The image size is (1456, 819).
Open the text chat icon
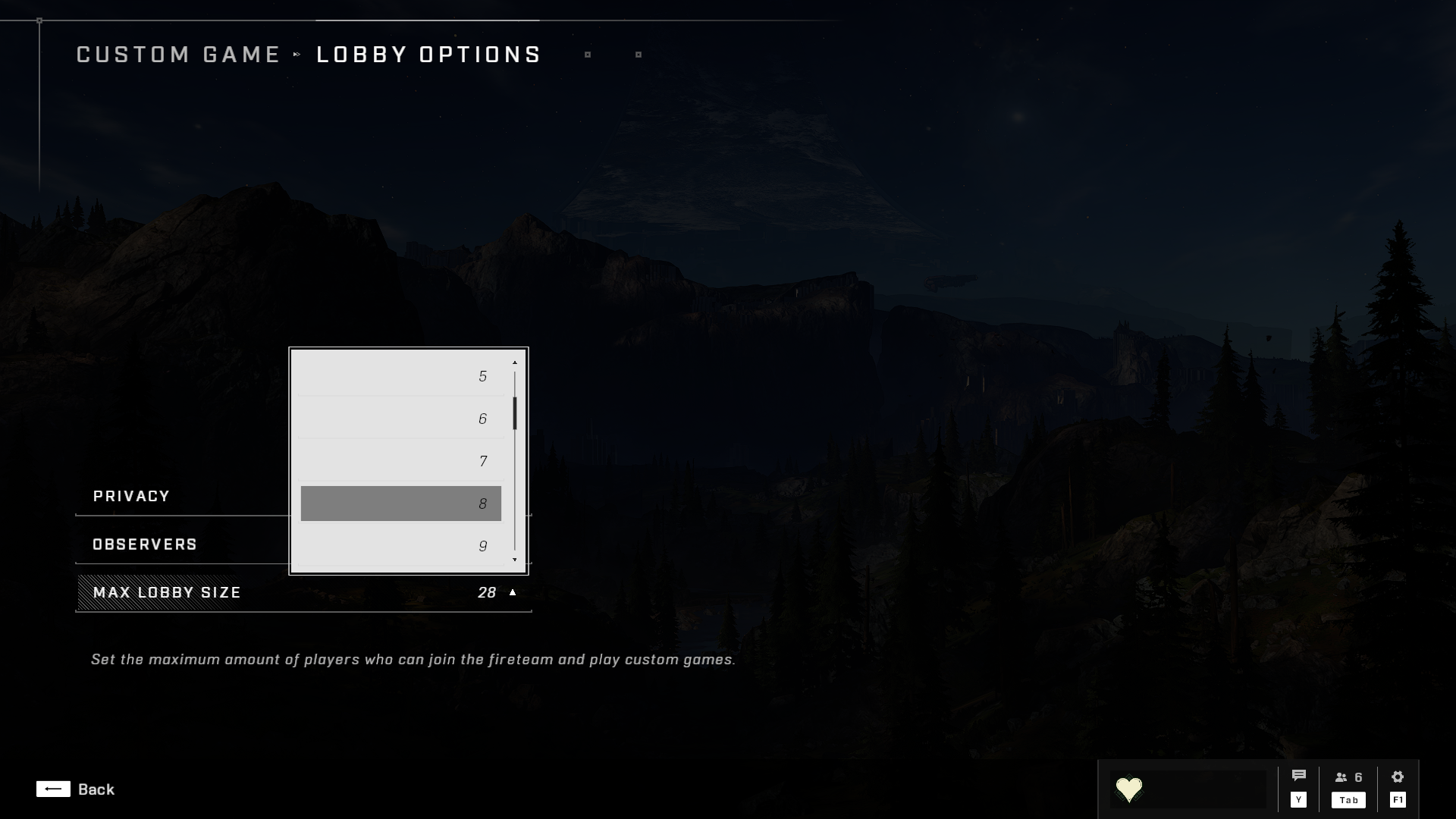point(1298,777)
